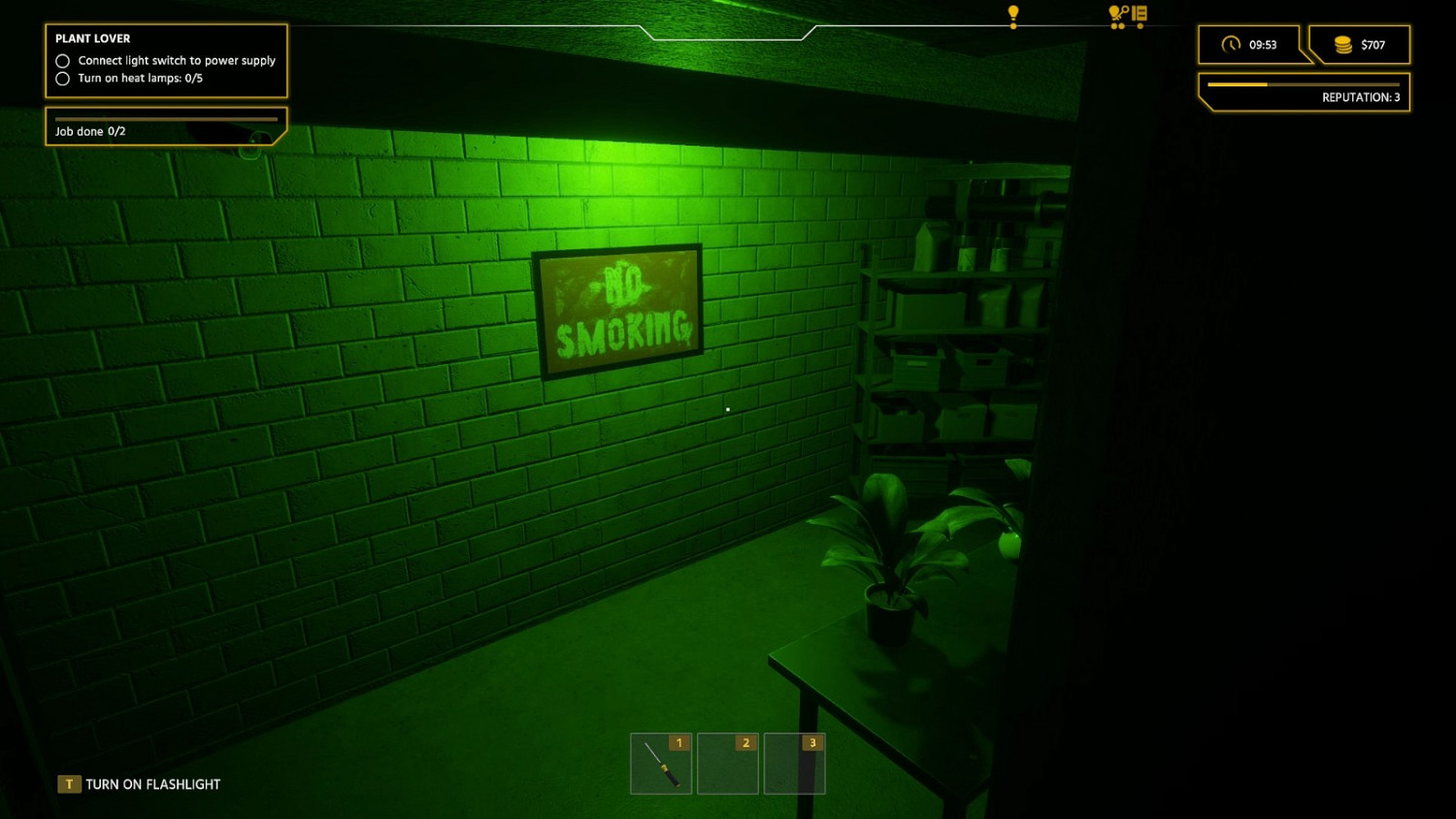Switch to hotbar slot 3
The image size is (1456, 819).
(x=795, y=764)
